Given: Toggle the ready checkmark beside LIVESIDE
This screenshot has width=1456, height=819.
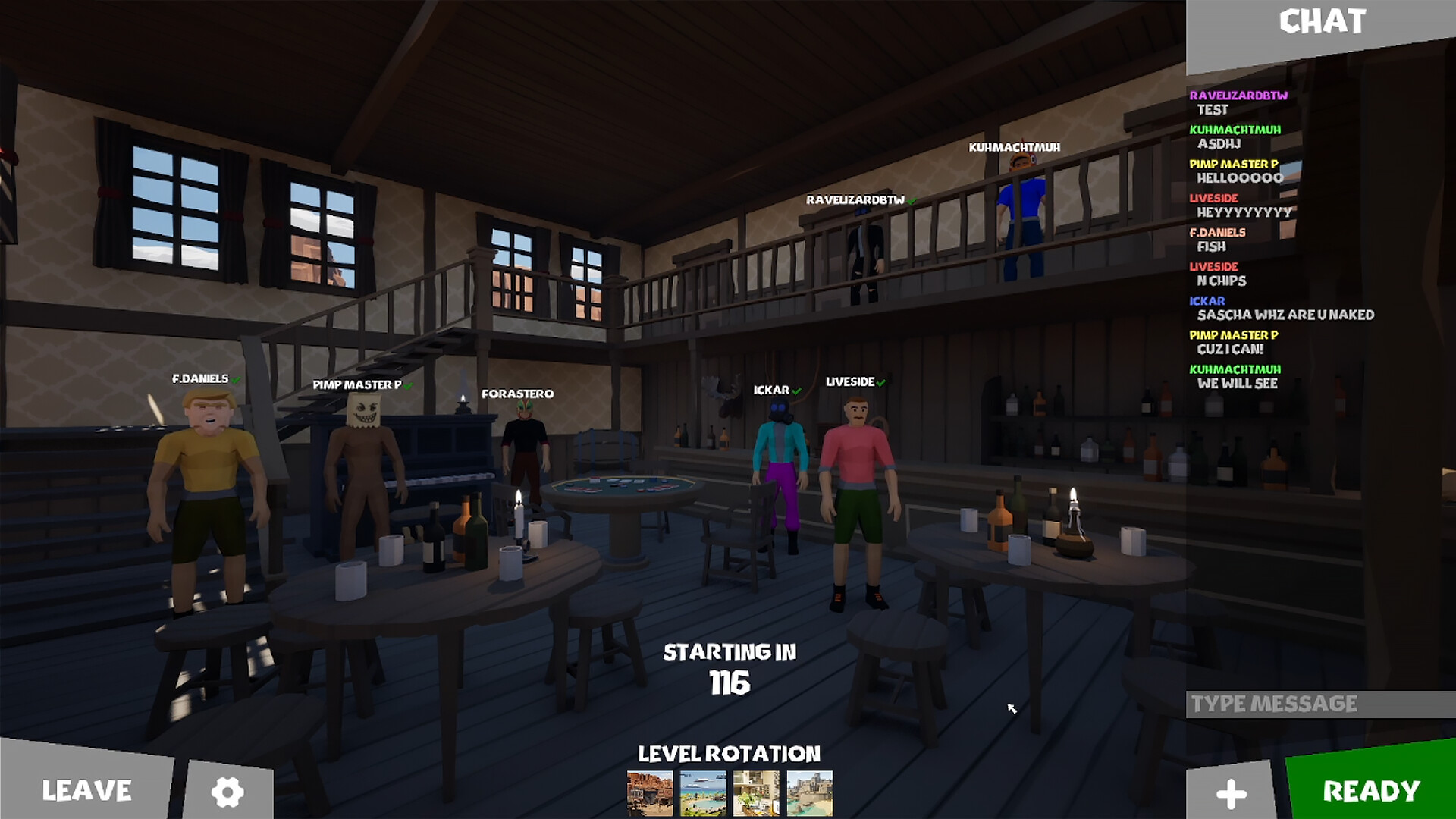Looking at the screenshot, I should [x=880, y=381].
